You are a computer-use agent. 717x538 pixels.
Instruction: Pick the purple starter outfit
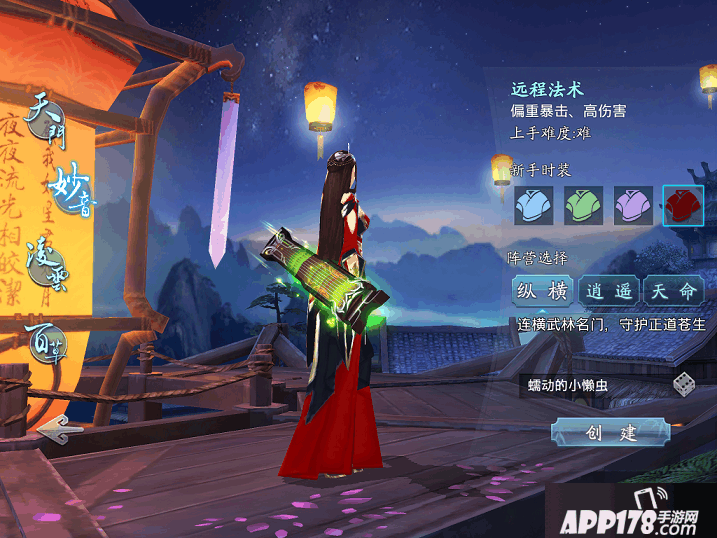point(633,205)
